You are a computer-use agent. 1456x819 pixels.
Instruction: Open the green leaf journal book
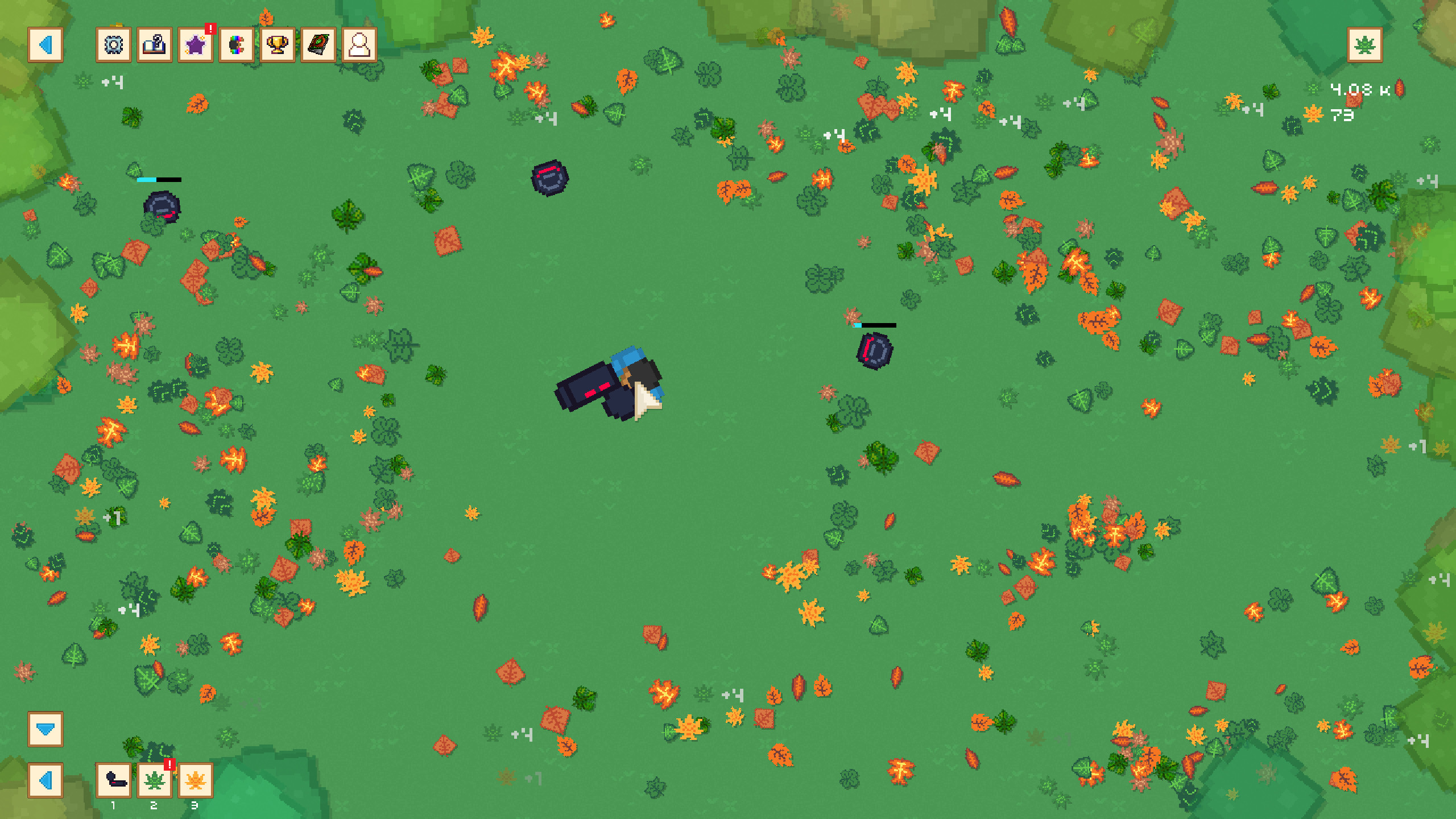coord(318,45)
